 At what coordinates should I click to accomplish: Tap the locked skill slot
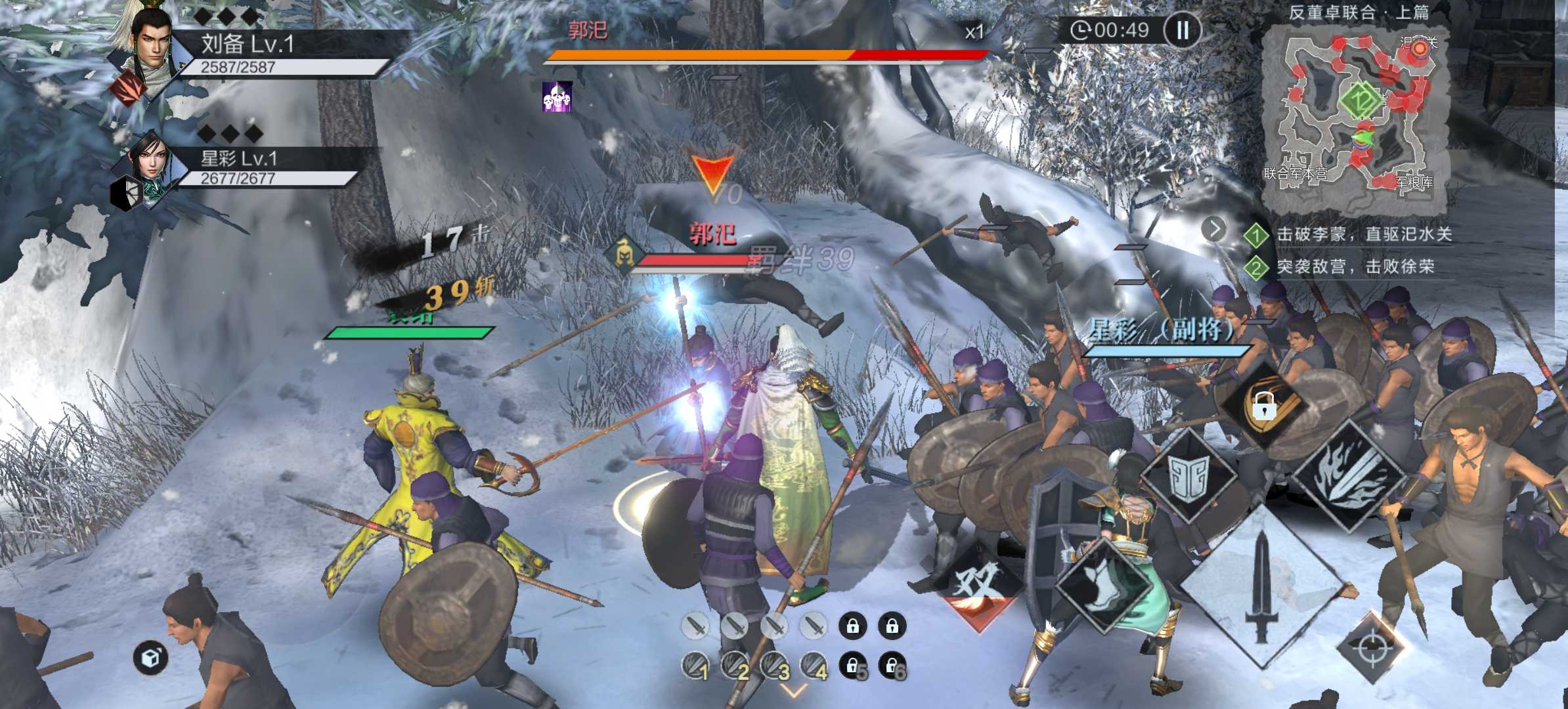1264,406
